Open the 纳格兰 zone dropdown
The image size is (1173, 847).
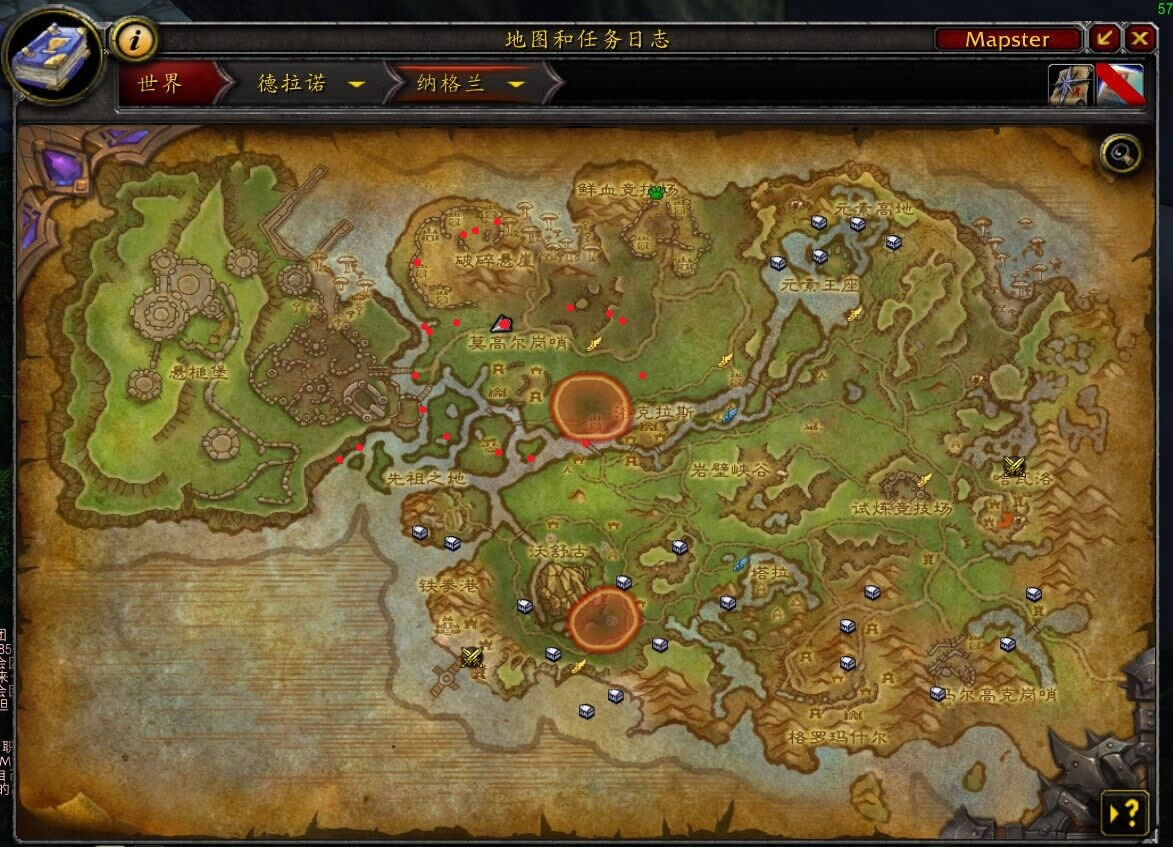coord(516,84)
